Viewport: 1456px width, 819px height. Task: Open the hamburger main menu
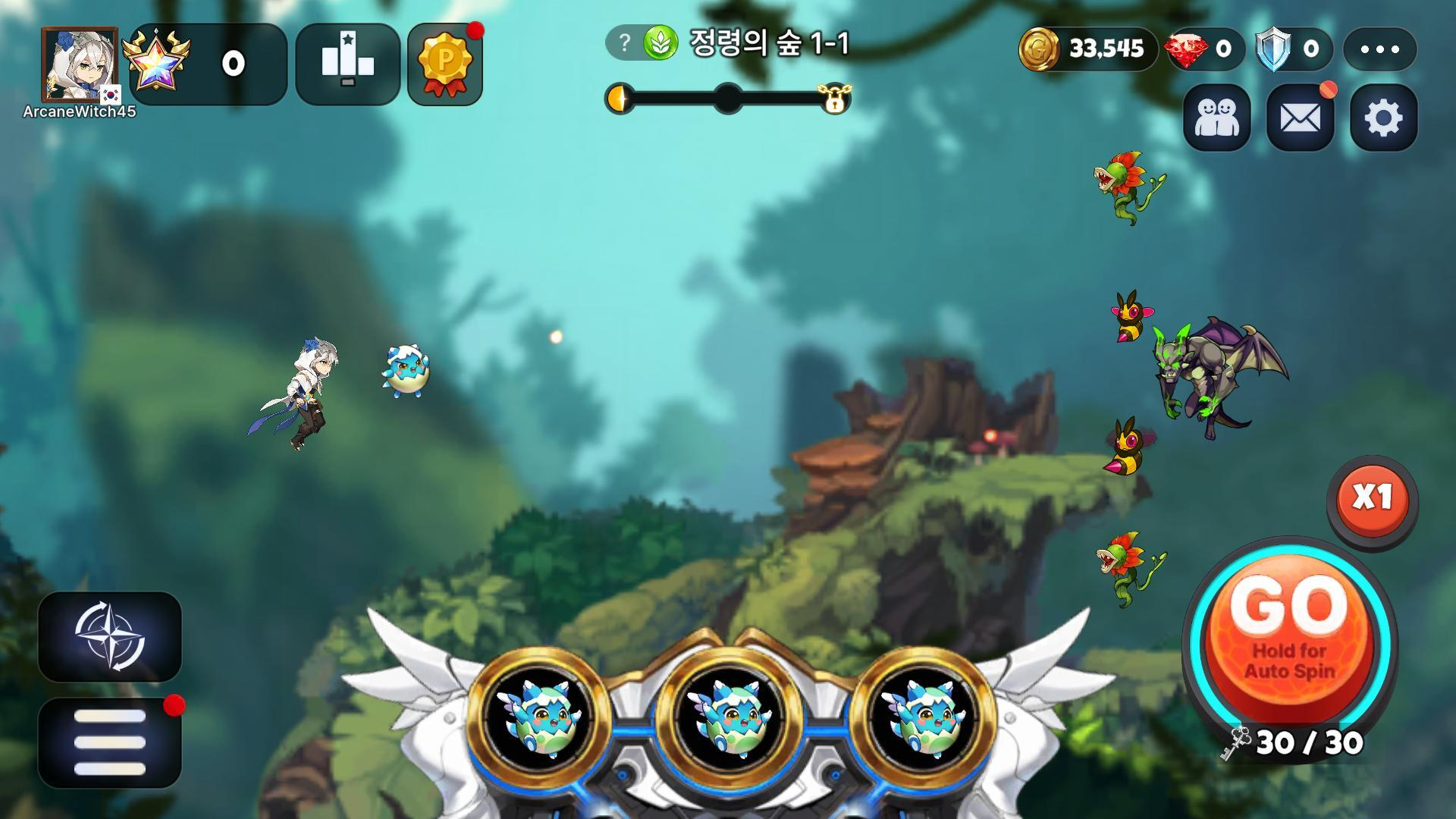pyautogui.click(x=110, y=742)
